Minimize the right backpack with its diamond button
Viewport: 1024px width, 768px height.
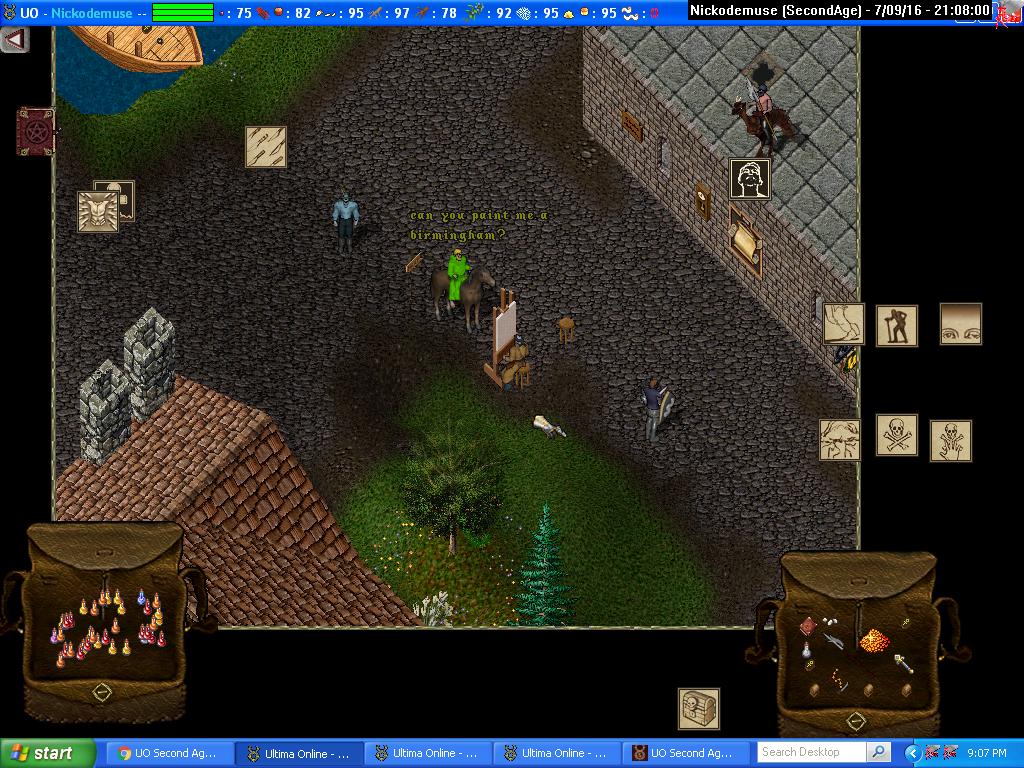(x=855, y=721)
